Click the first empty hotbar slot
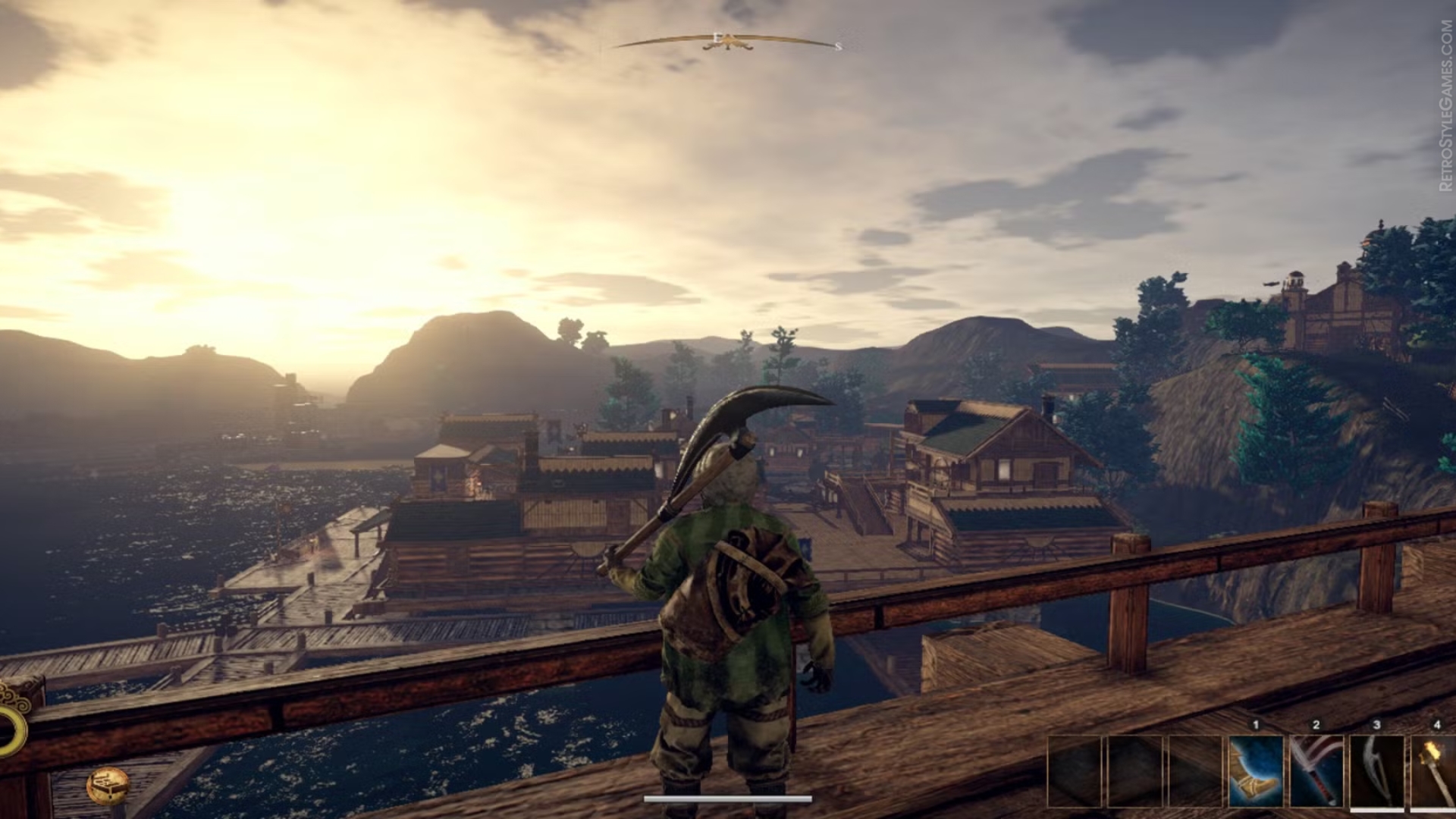Viewport: 1456px width, 819px height. [1074, 771]
